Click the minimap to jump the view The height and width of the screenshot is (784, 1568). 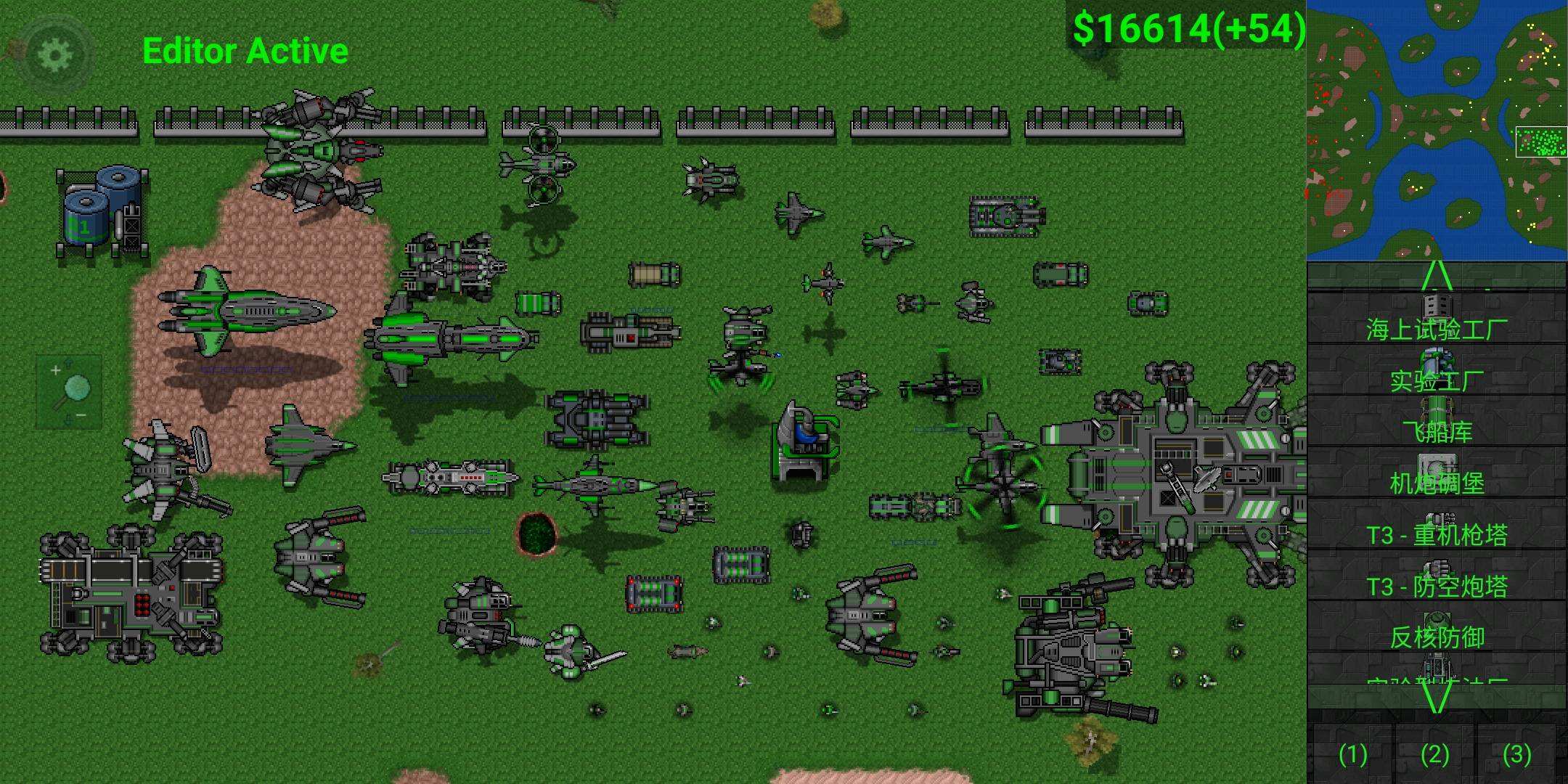click(x=1437, y=131)
